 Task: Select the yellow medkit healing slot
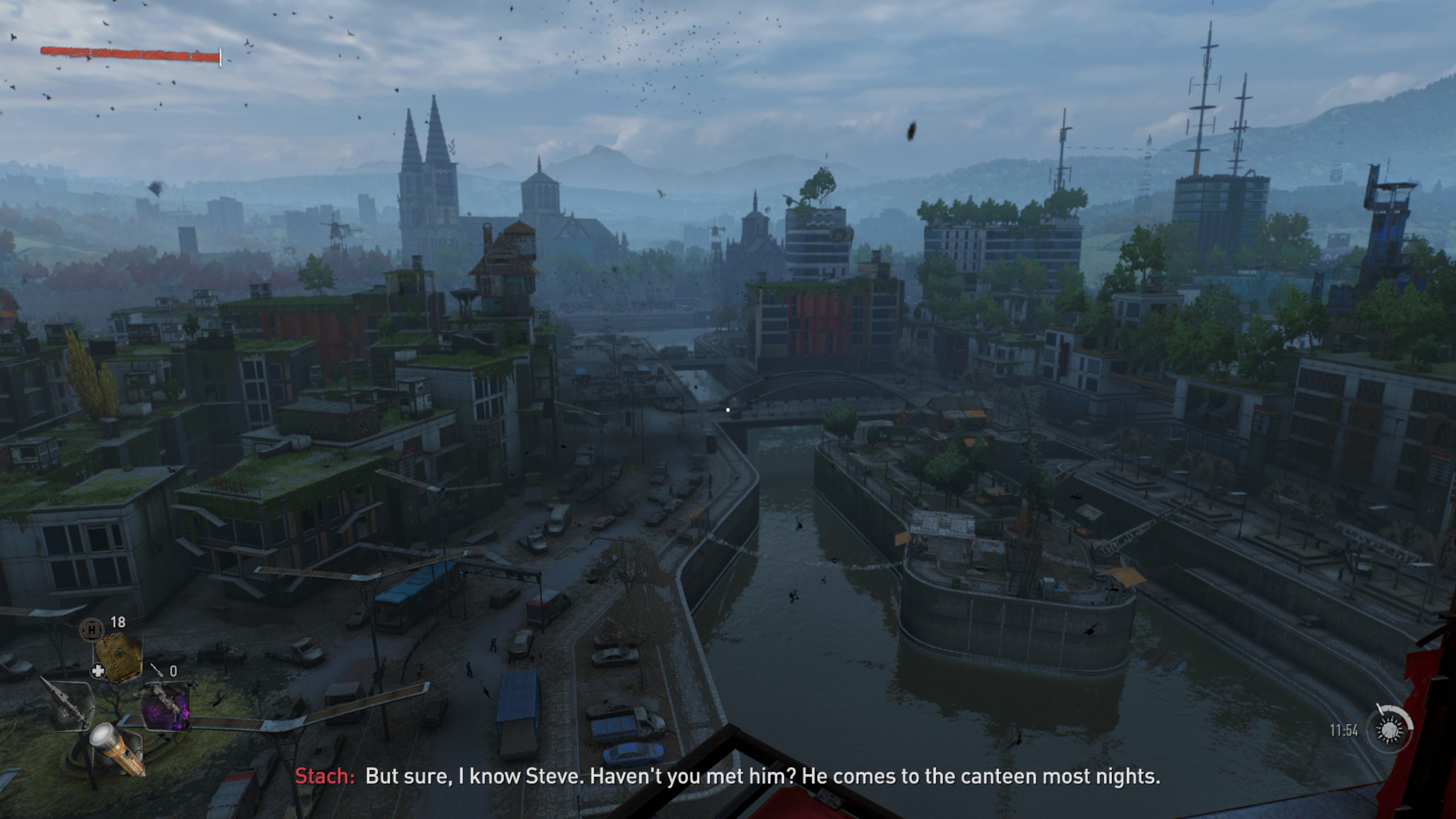[119, 657]
